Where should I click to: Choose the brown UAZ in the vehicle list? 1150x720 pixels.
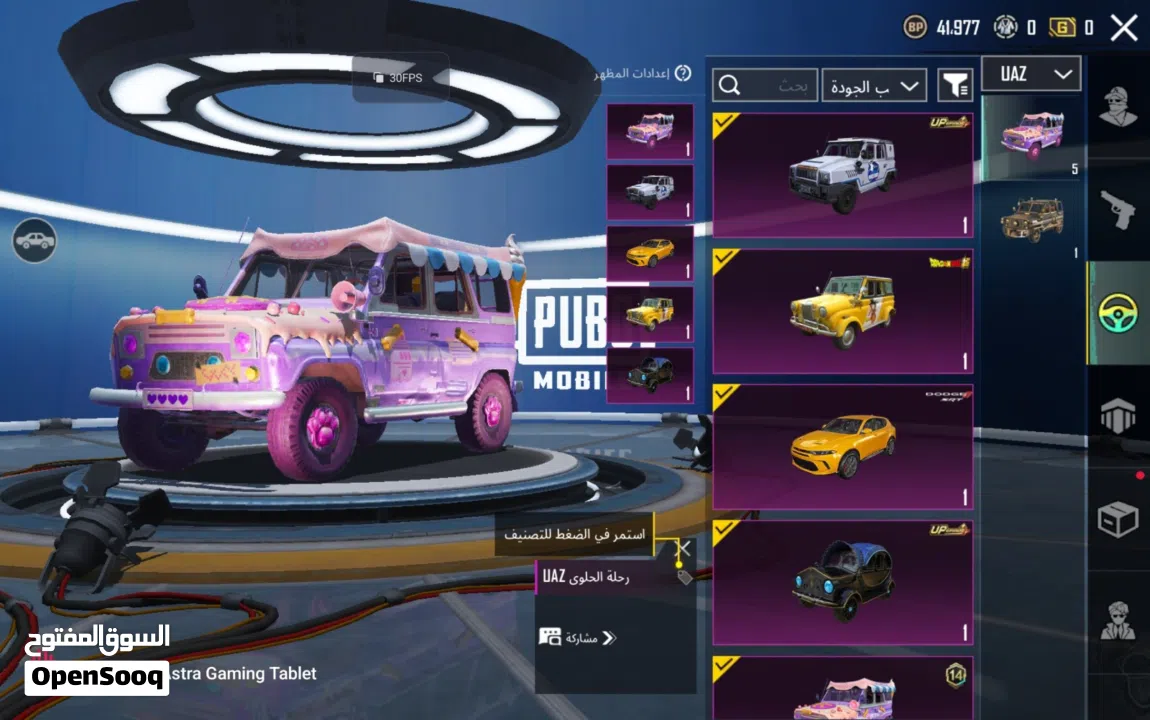tap(1031, 221)
